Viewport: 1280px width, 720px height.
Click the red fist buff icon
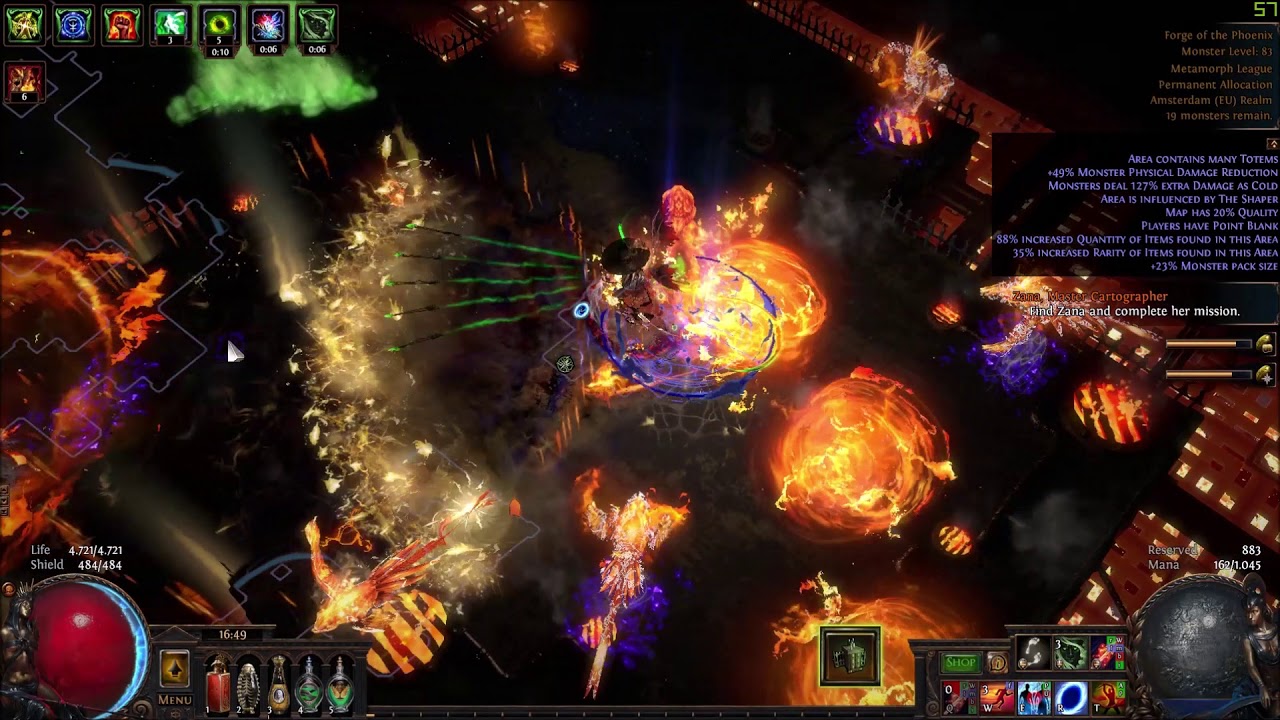121,26
